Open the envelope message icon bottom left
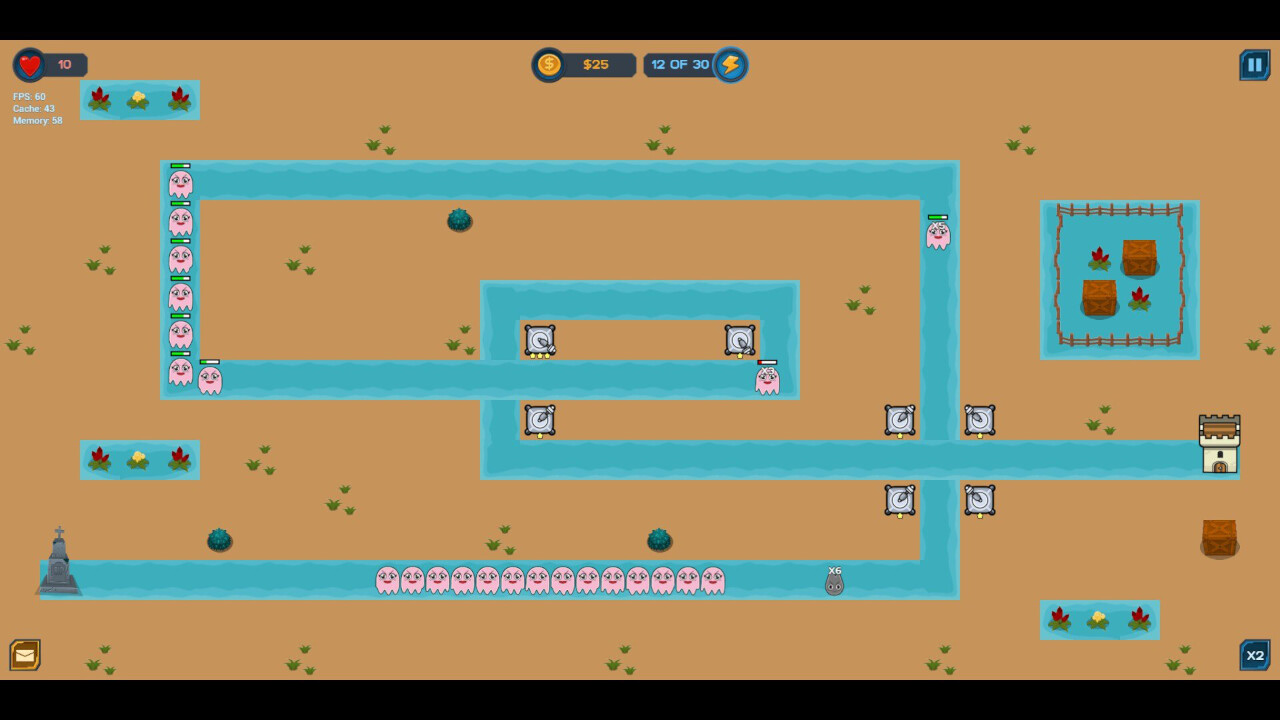Screen dimensions: 1280x720 (25, 655)
